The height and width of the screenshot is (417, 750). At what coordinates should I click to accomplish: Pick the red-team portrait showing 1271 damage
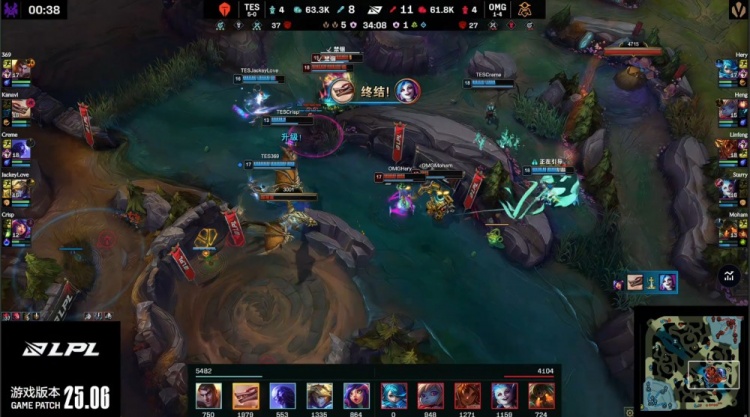pyautogui.click(x=467, y=395)
